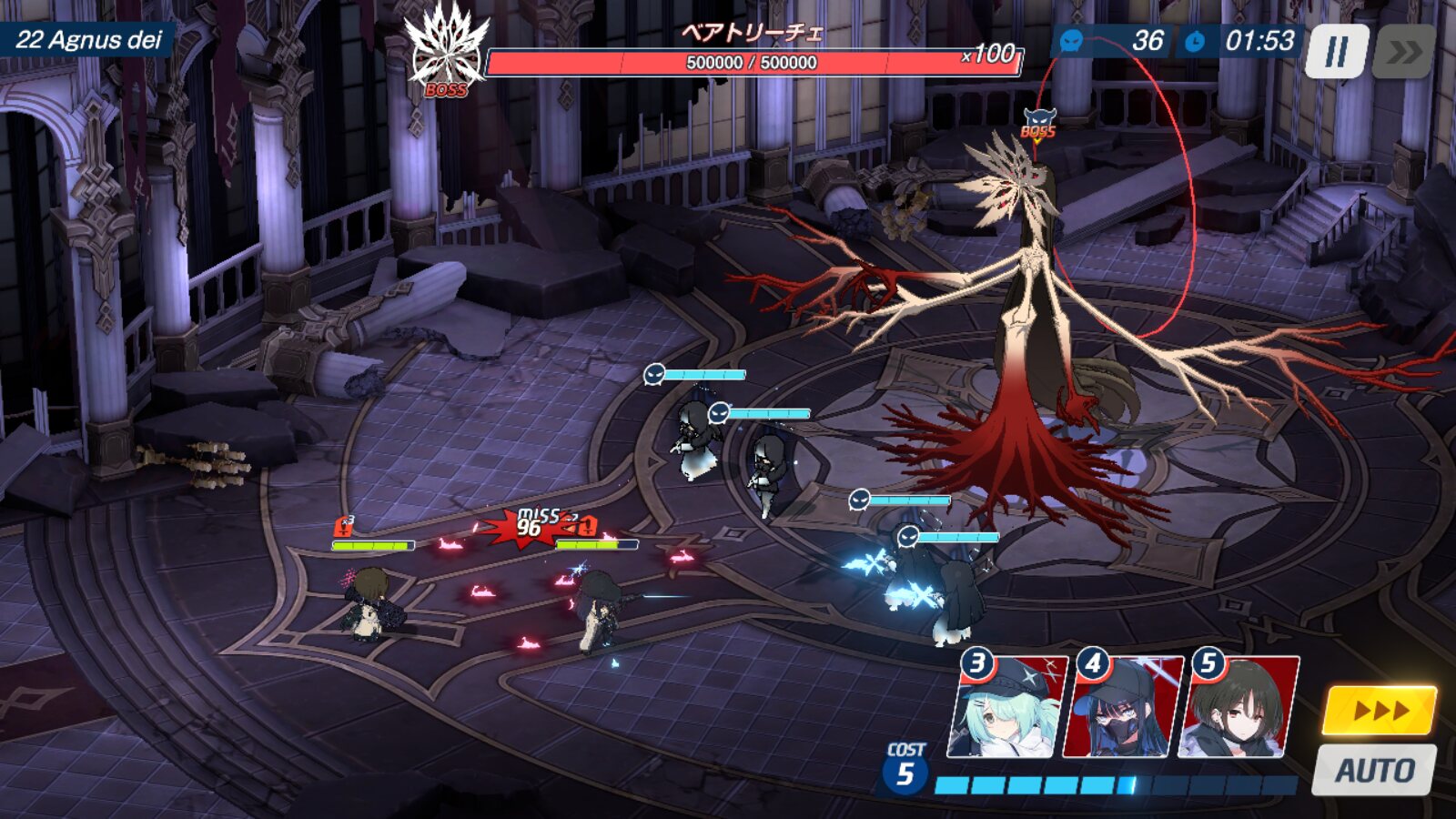
Task: Click the grey skip arrows button
Action: pyautogui.click(x=1404, y=52)
